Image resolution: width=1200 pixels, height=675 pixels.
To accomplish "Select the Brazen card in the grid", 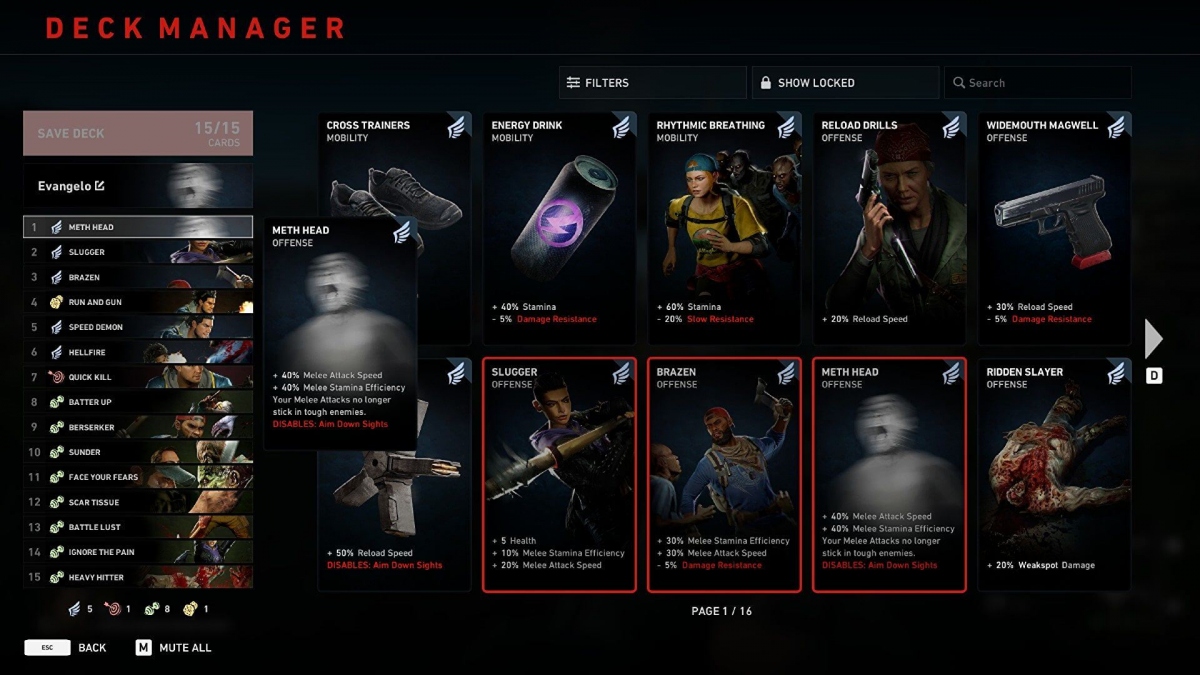I will [x=723, y=475].
